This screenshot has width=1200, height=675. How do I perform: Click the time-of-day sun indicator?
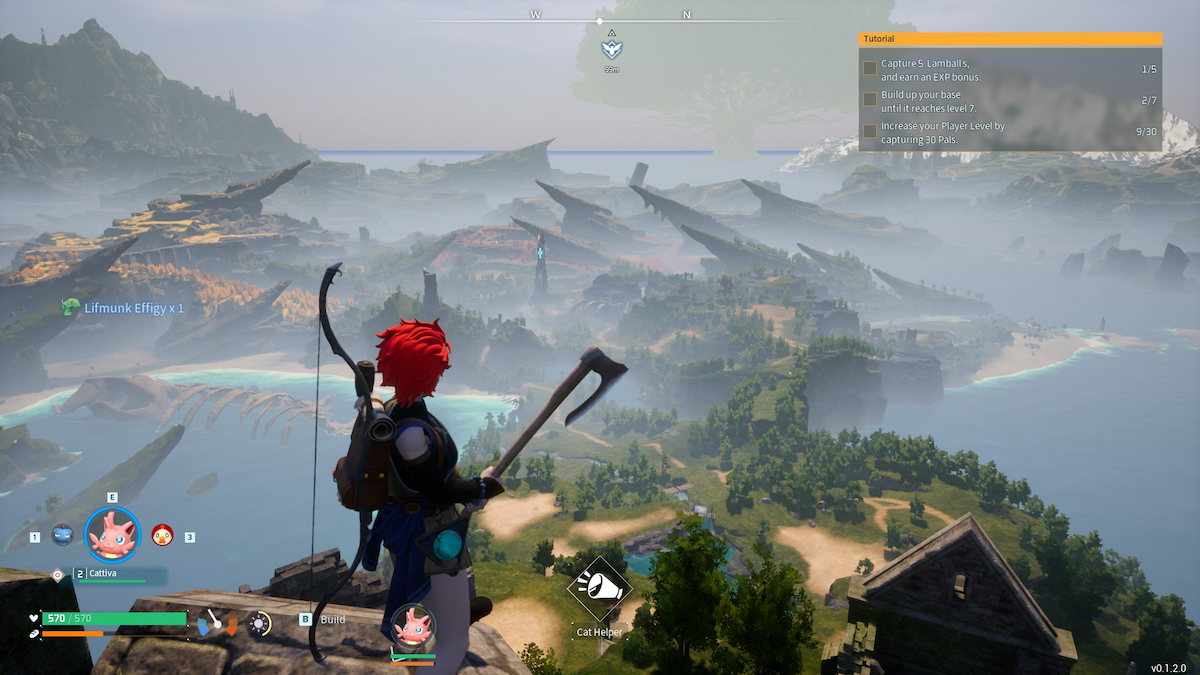click(x=260, y=624)
